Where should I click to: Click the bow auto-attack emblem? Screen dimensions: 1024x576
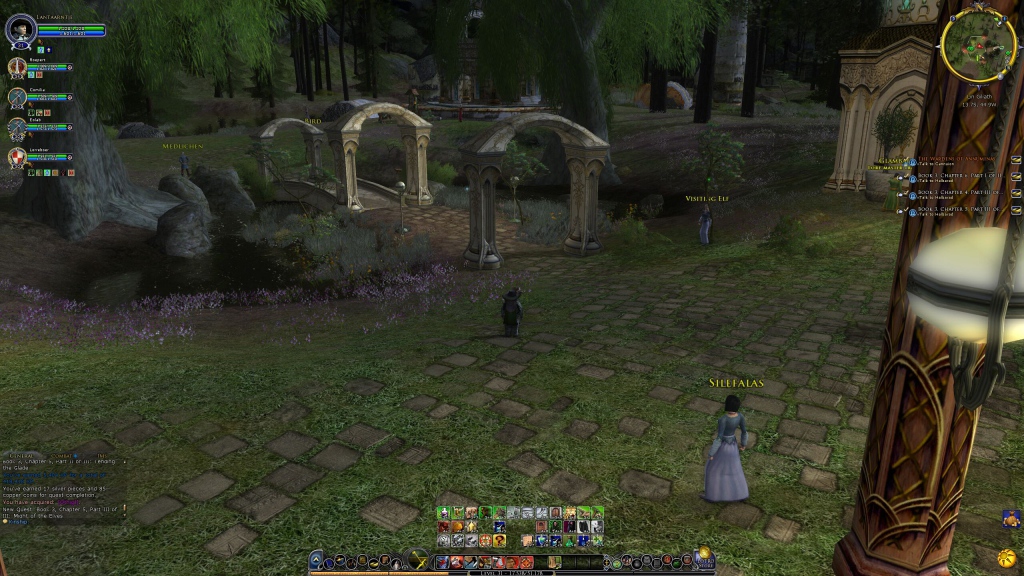[418, 560]
